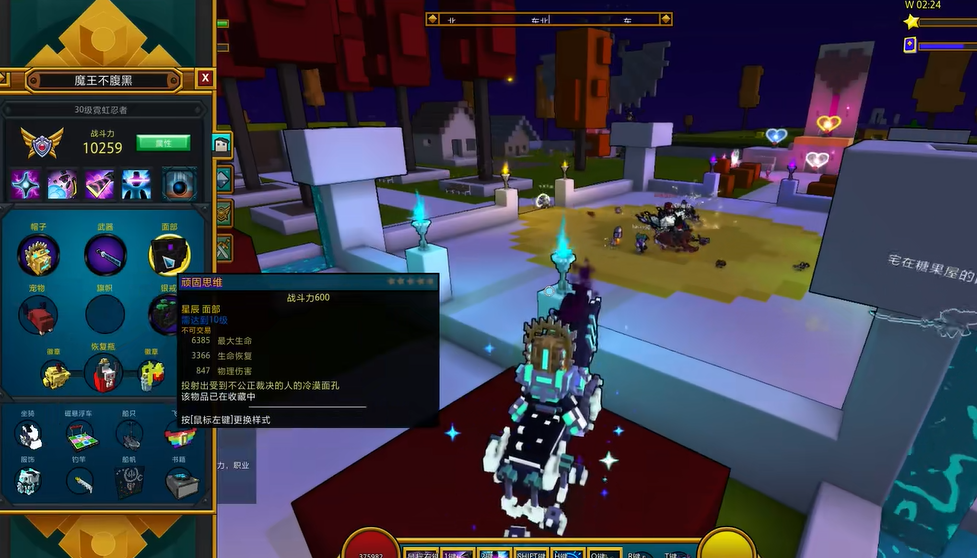This screenshot has width=977, height=558.
Task: Choose the pet (宠物) slot
Action: [39, 315]
